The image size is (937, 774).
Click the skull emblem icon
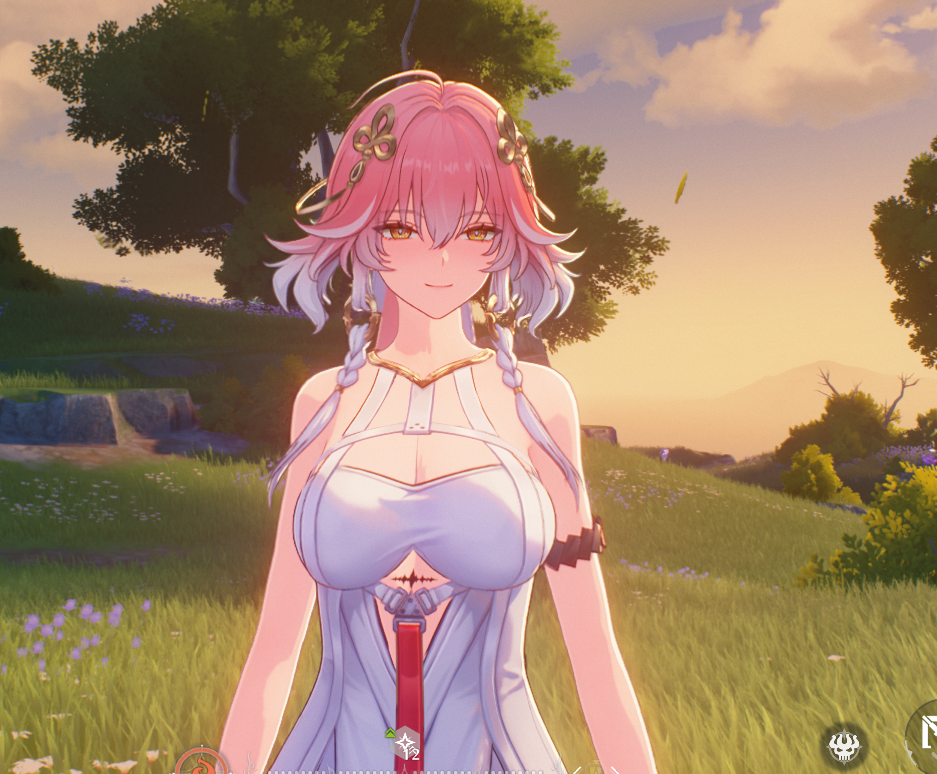[845, 745]
